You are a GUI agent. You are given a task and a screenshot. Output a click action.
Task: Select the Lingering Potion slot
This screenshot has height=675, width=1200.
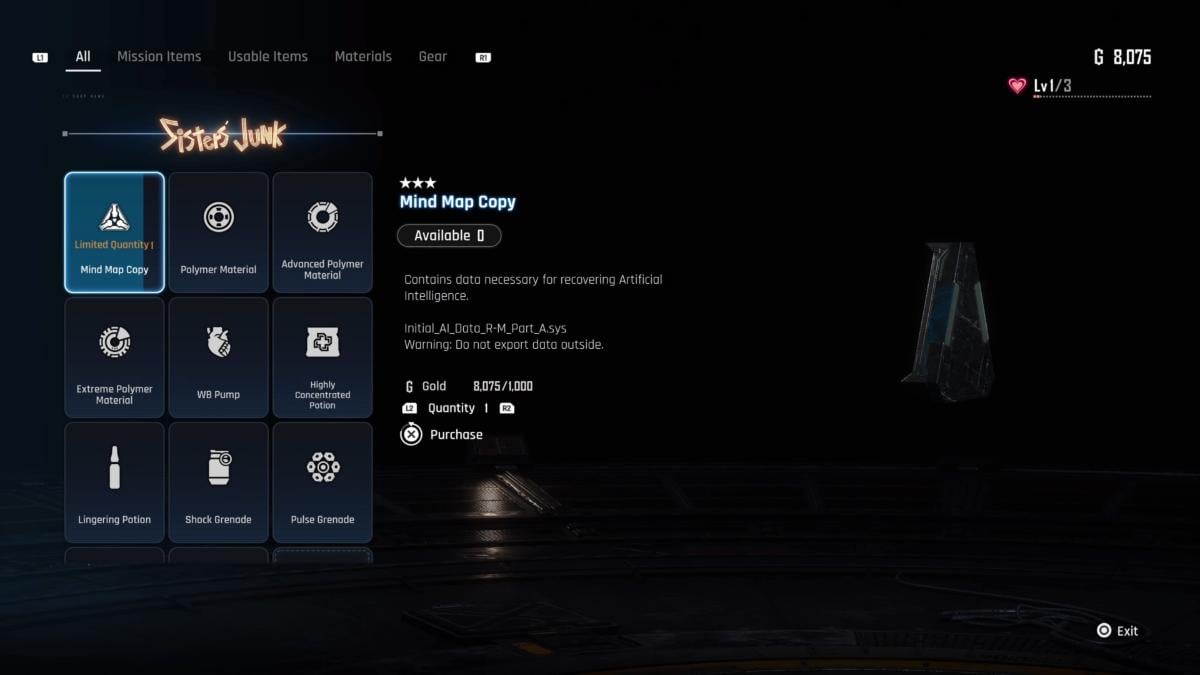[x=114, y=482]
